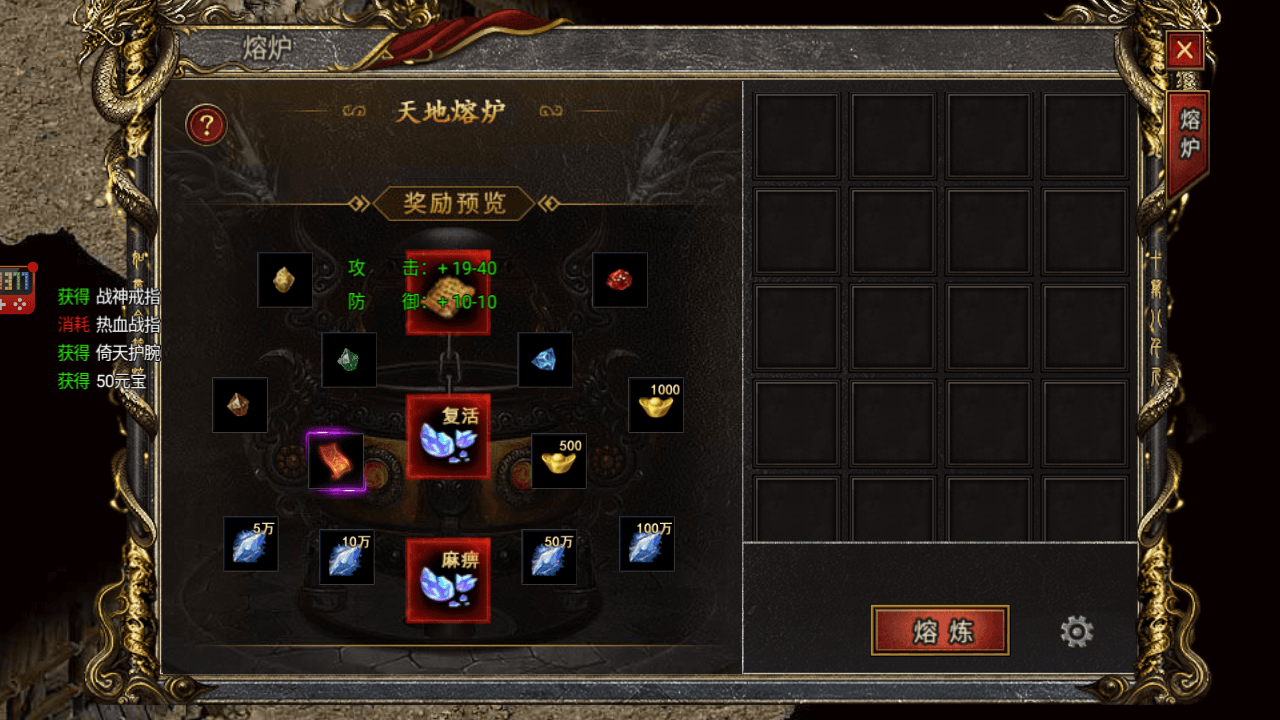Choose the 1000 gold ingot reward
1280x720 pixels.
pyautogui.click(x=656, y=405)
